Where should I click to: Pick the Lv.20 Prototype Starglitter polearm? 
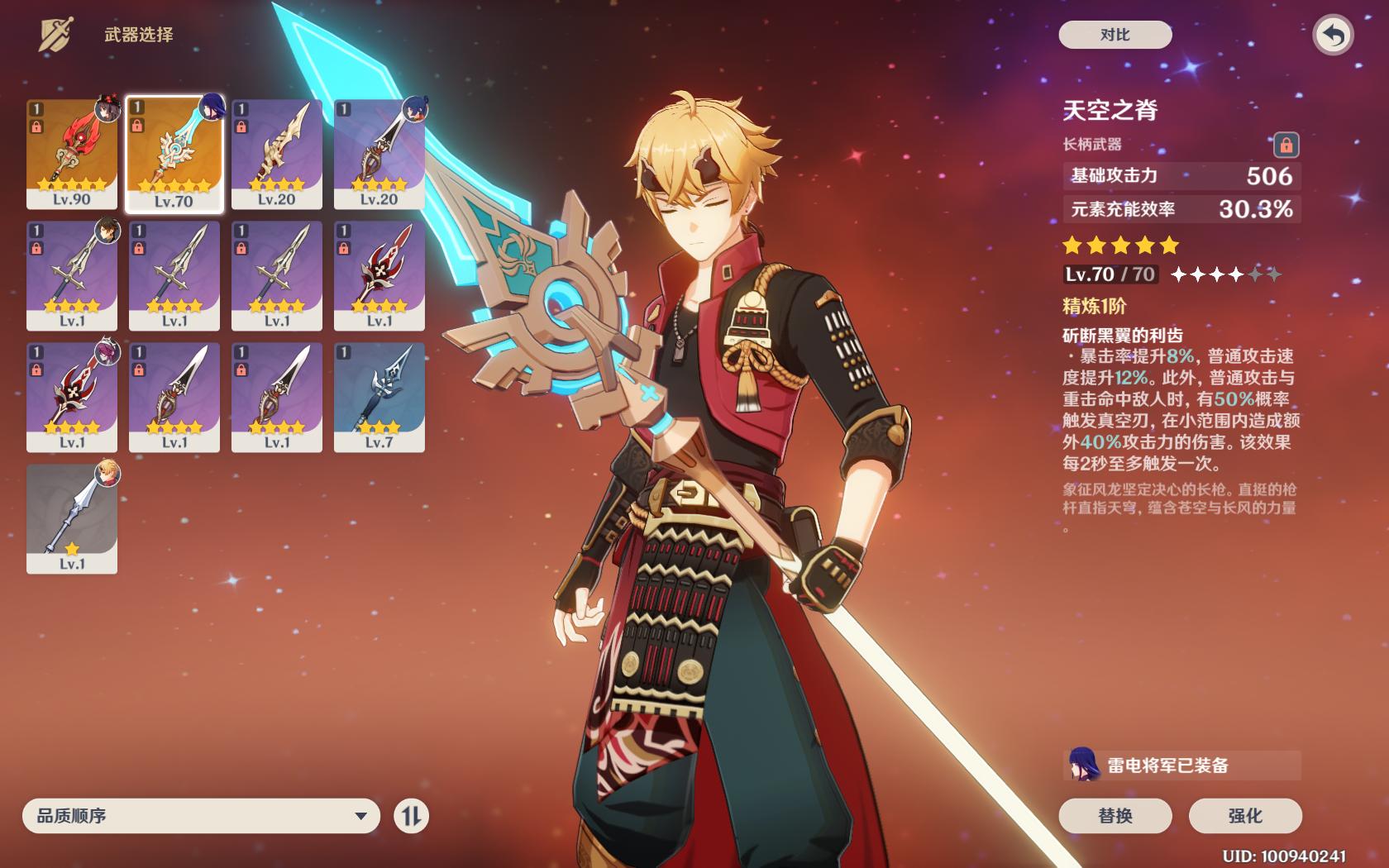coord(379,154)
